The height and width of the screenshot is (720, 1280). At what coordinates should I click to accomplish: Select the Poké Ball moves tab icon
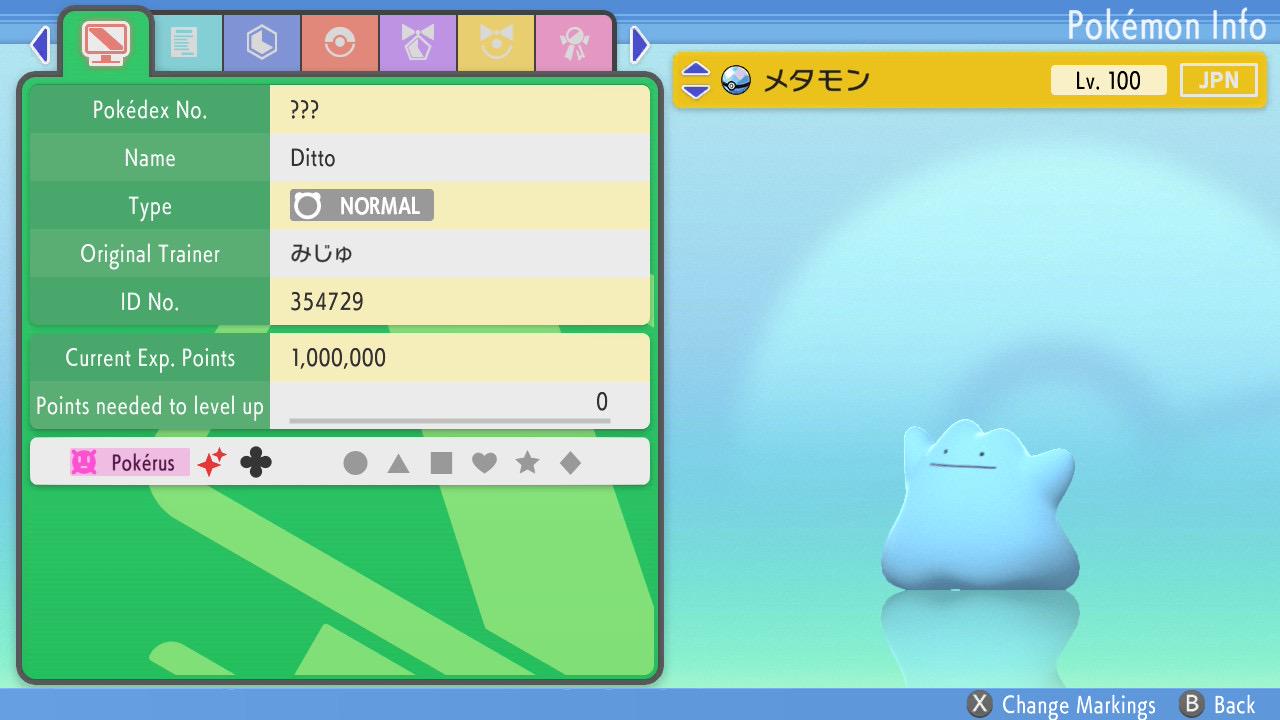339,42
